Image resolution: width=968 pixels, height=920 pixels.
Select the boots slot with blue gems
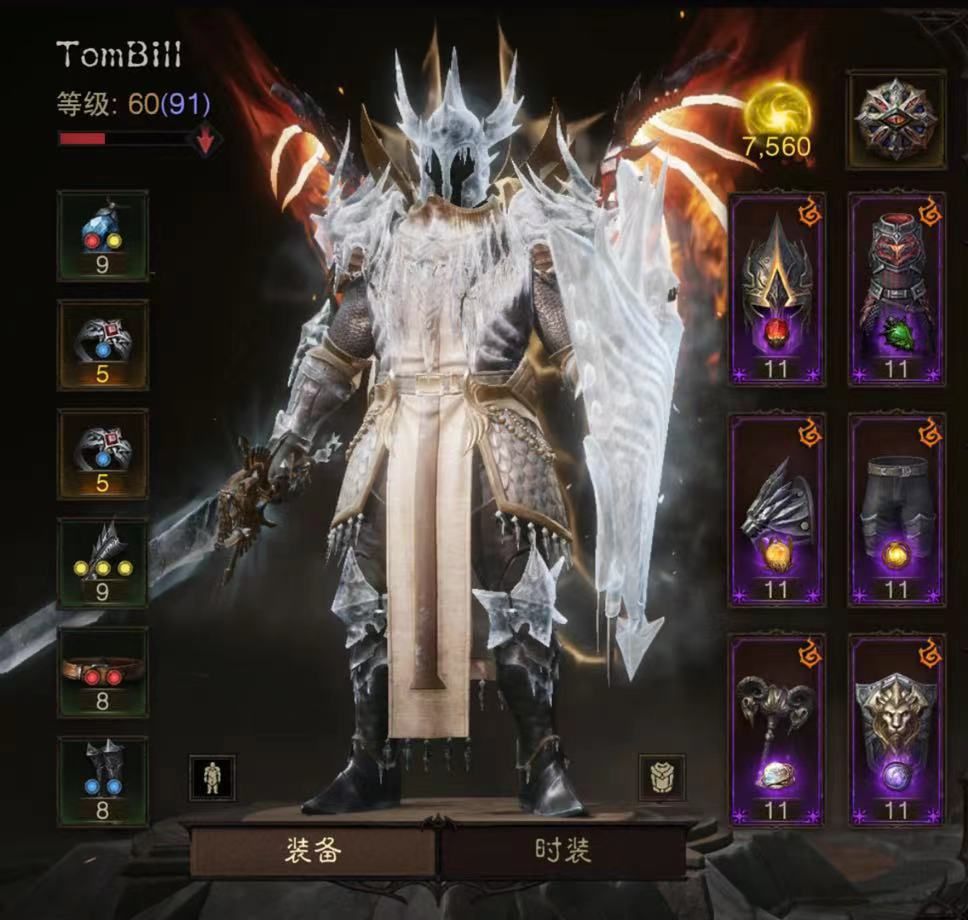click(103, 781)
